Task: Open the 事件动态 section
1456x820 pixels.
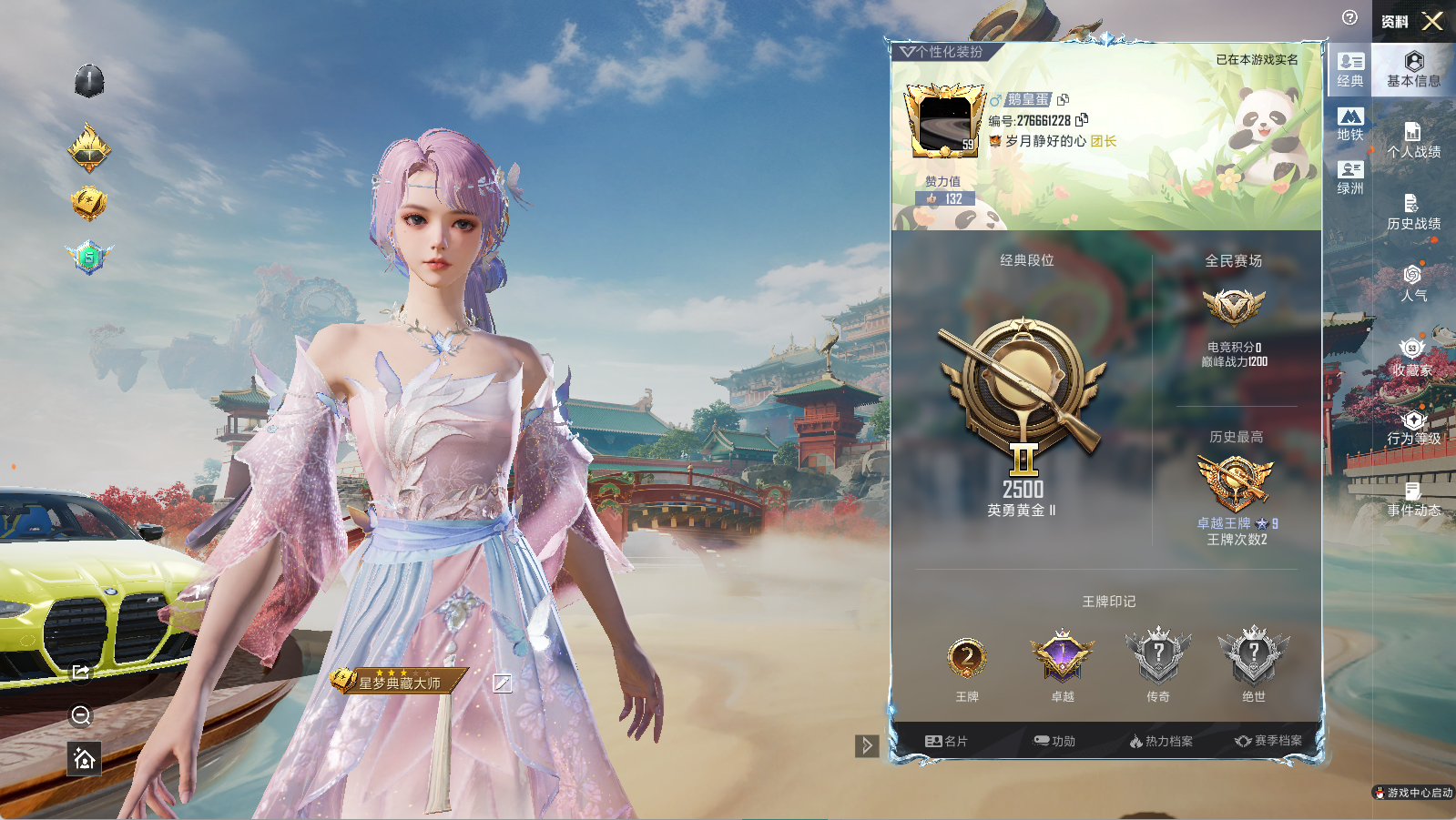Action: pyautogui.click(x=1413, y=500)
